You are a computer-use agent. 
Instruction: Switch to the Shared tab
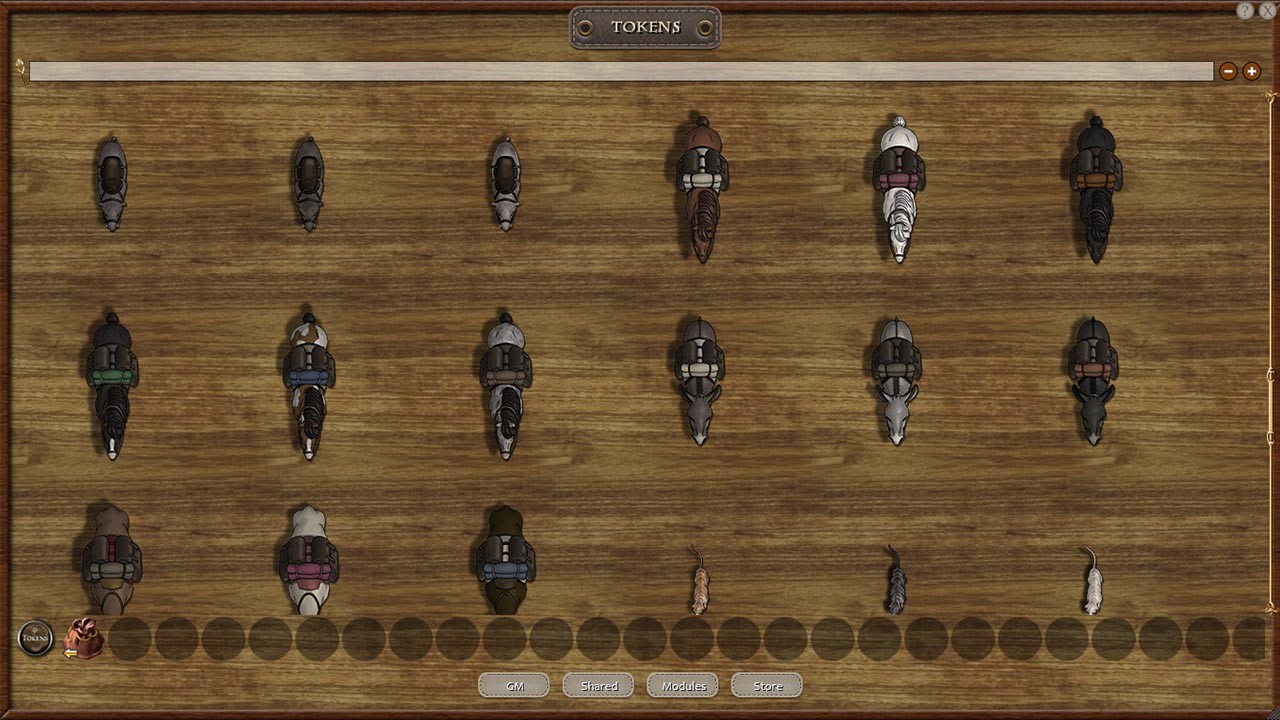tap(597, 685)
